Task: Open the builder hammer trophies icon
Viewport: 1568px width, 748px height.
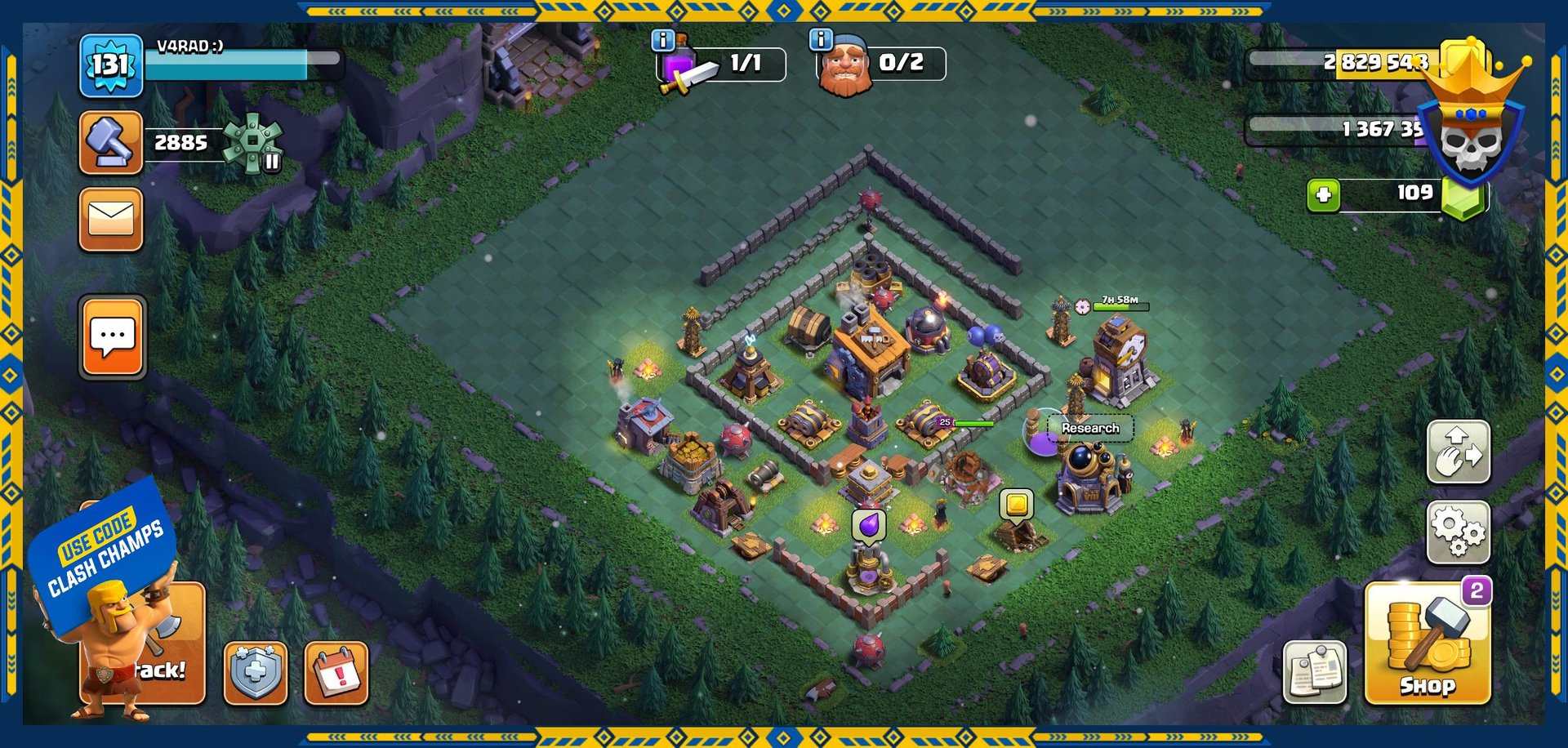Action: (111, 143)
